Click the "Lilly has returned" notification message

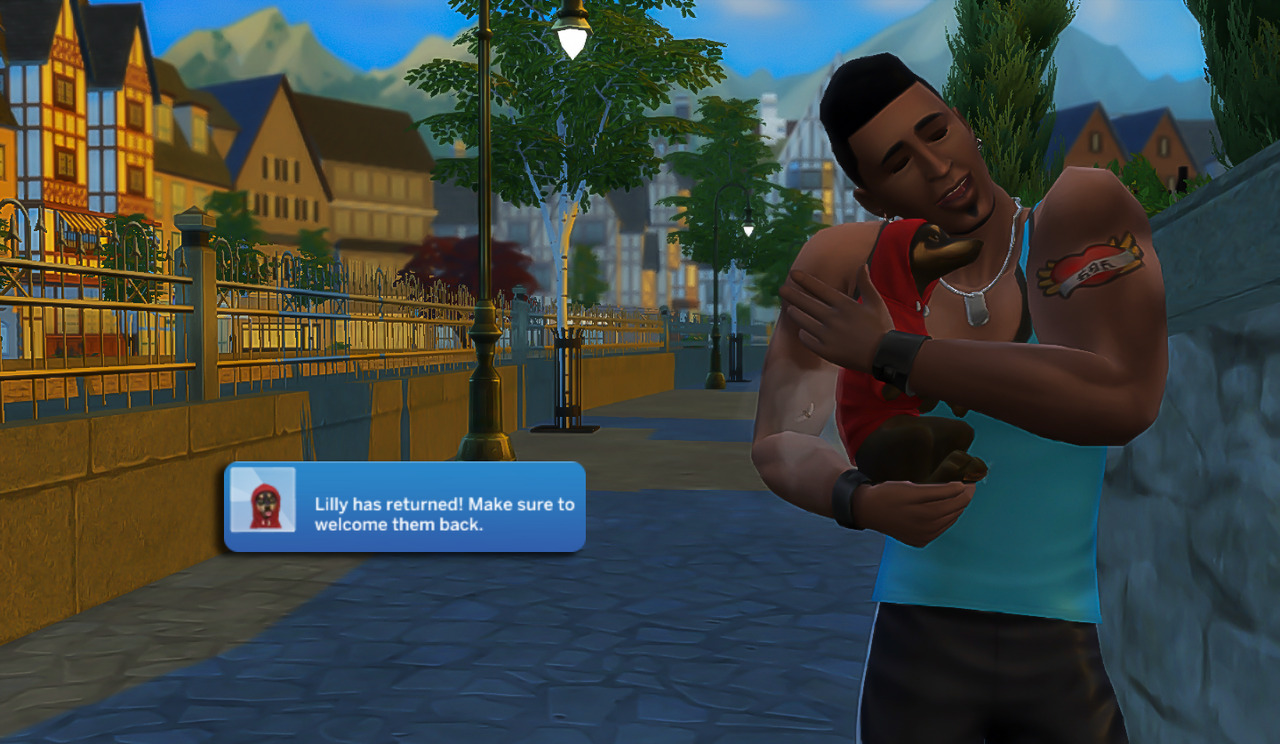click(444, 514)
